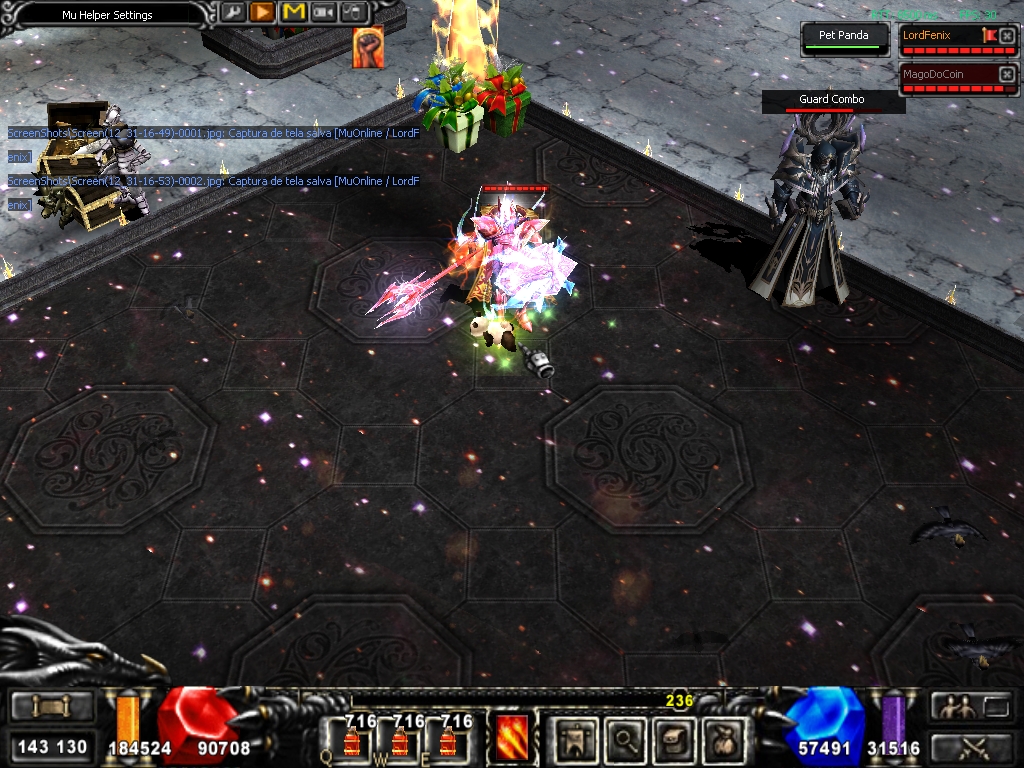1024x768 pixels.
Task: Click the mouse icon button
Action: click(354, 12)
